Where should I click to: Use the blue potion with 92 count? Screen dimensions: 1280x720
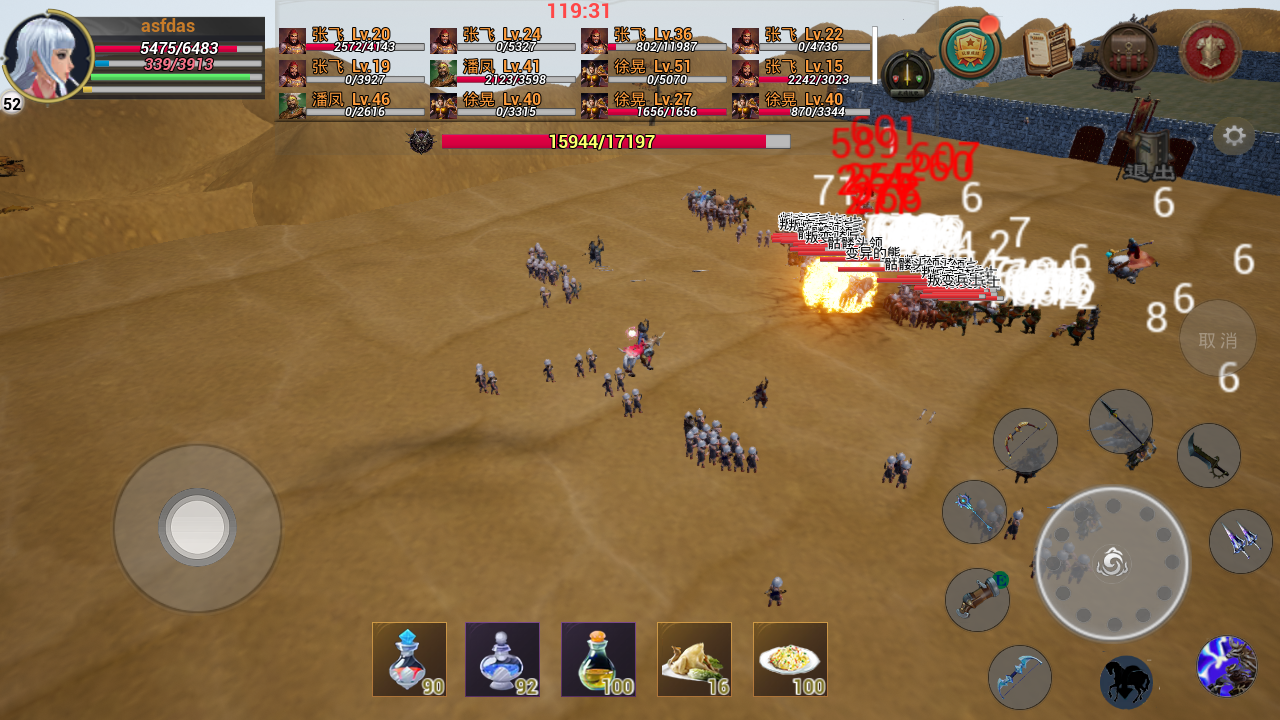pos(502,659)
